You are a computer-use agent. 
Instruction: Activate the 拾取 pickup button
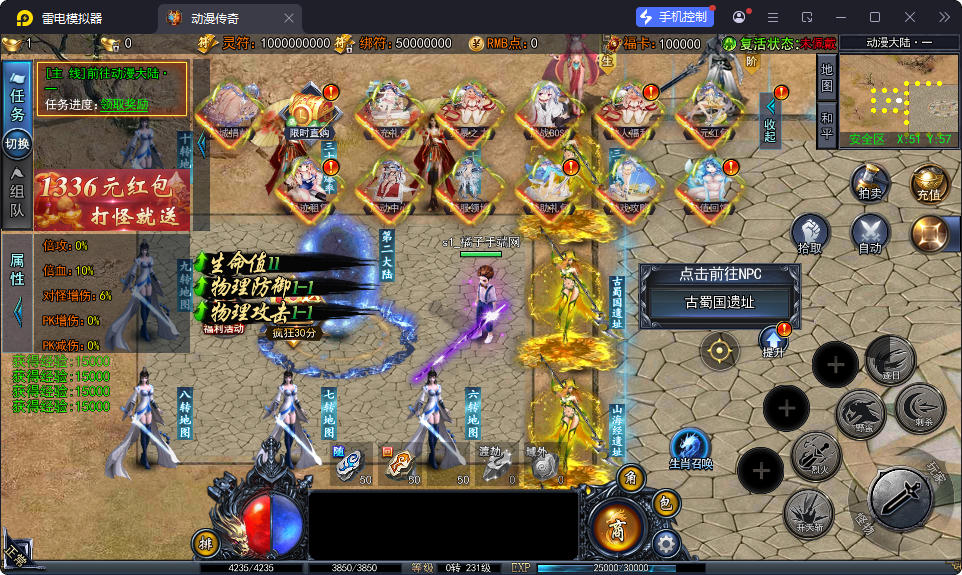coord(811,234)
